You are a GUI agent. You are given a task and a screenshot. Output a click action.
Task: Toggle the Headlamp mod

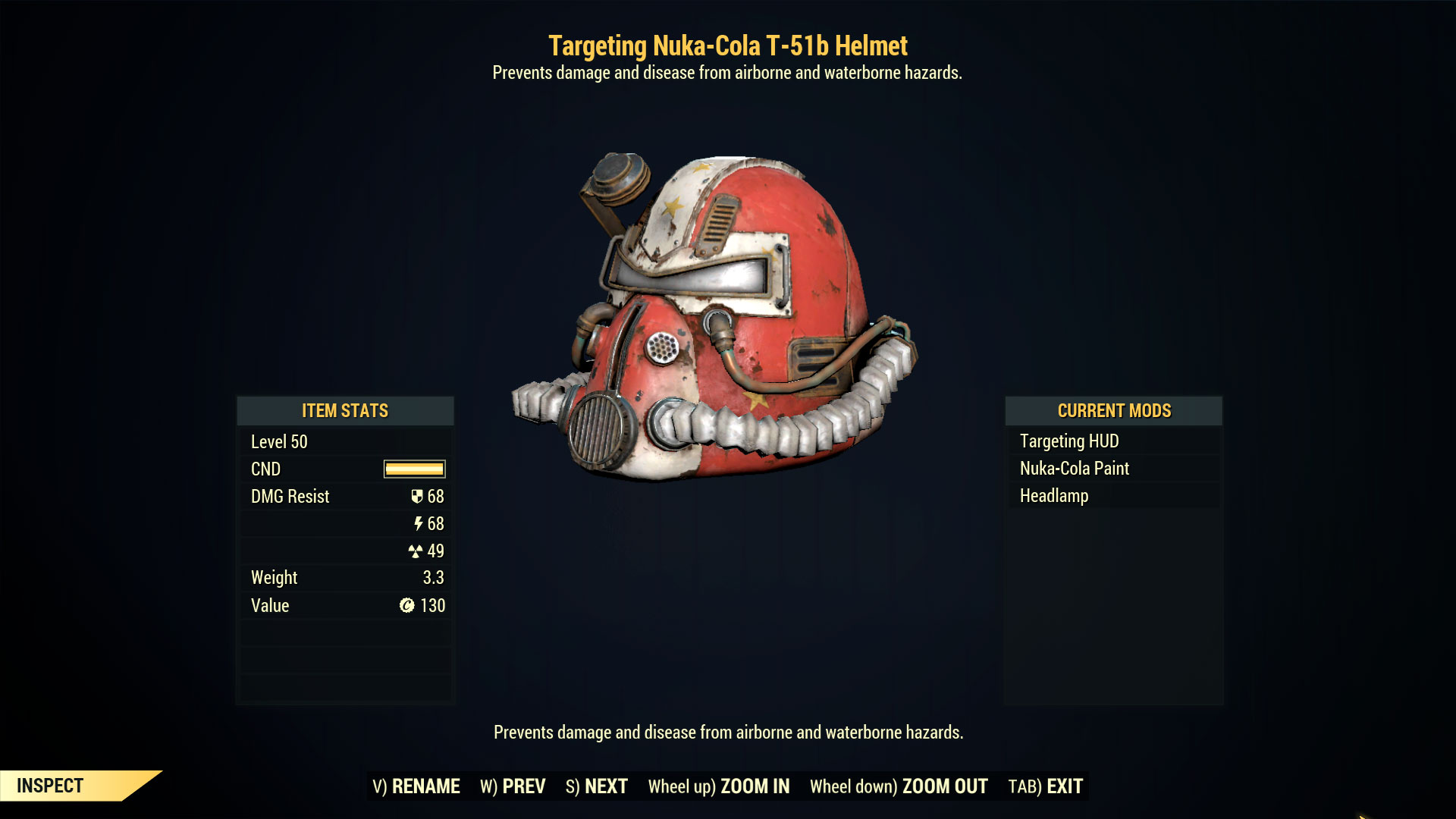tap(1053, 495)
